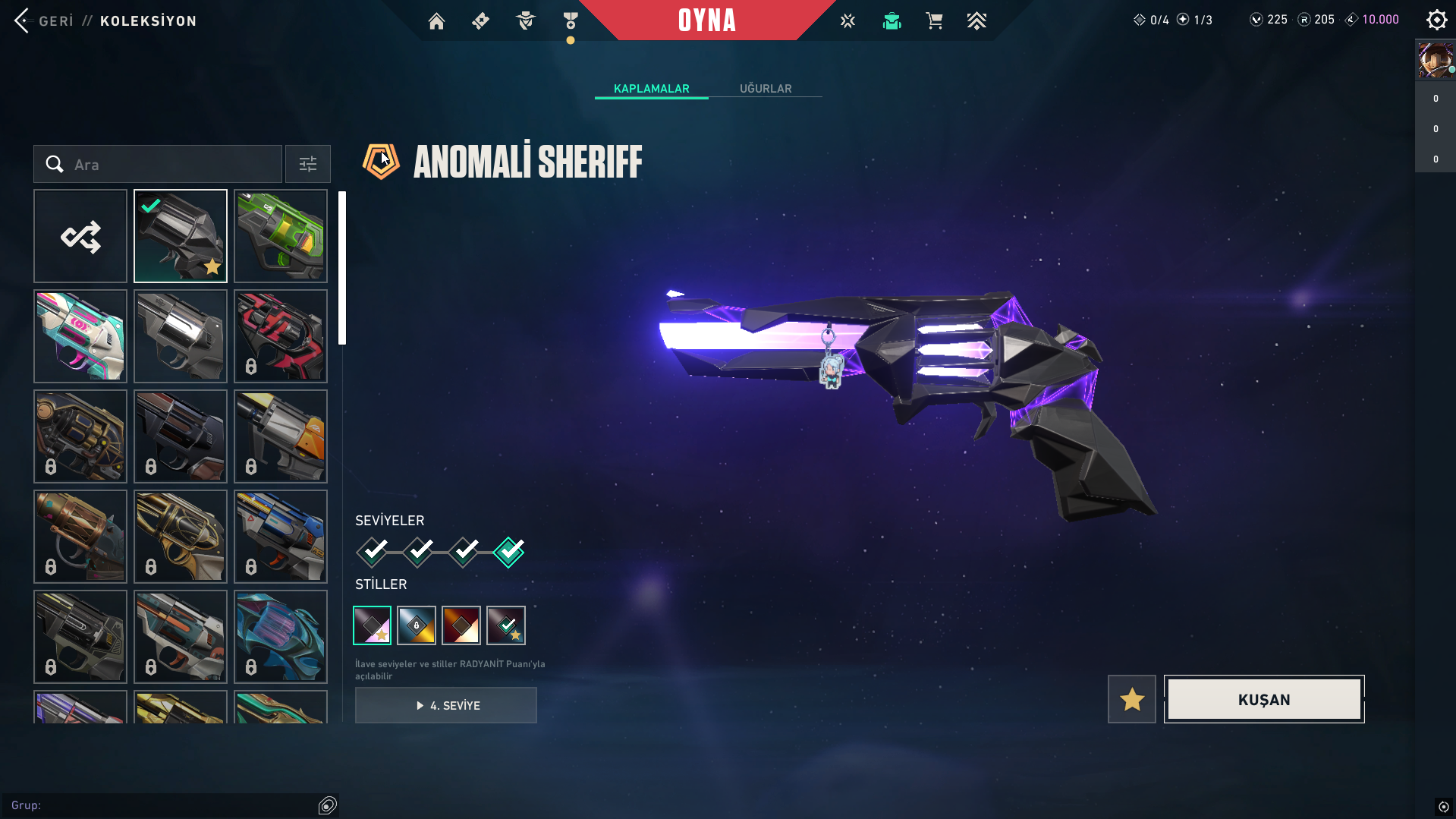Play the 4. SEVİYE preview video
The height and width of the screenshot is (819, 1456).
[x=446, y=706]
